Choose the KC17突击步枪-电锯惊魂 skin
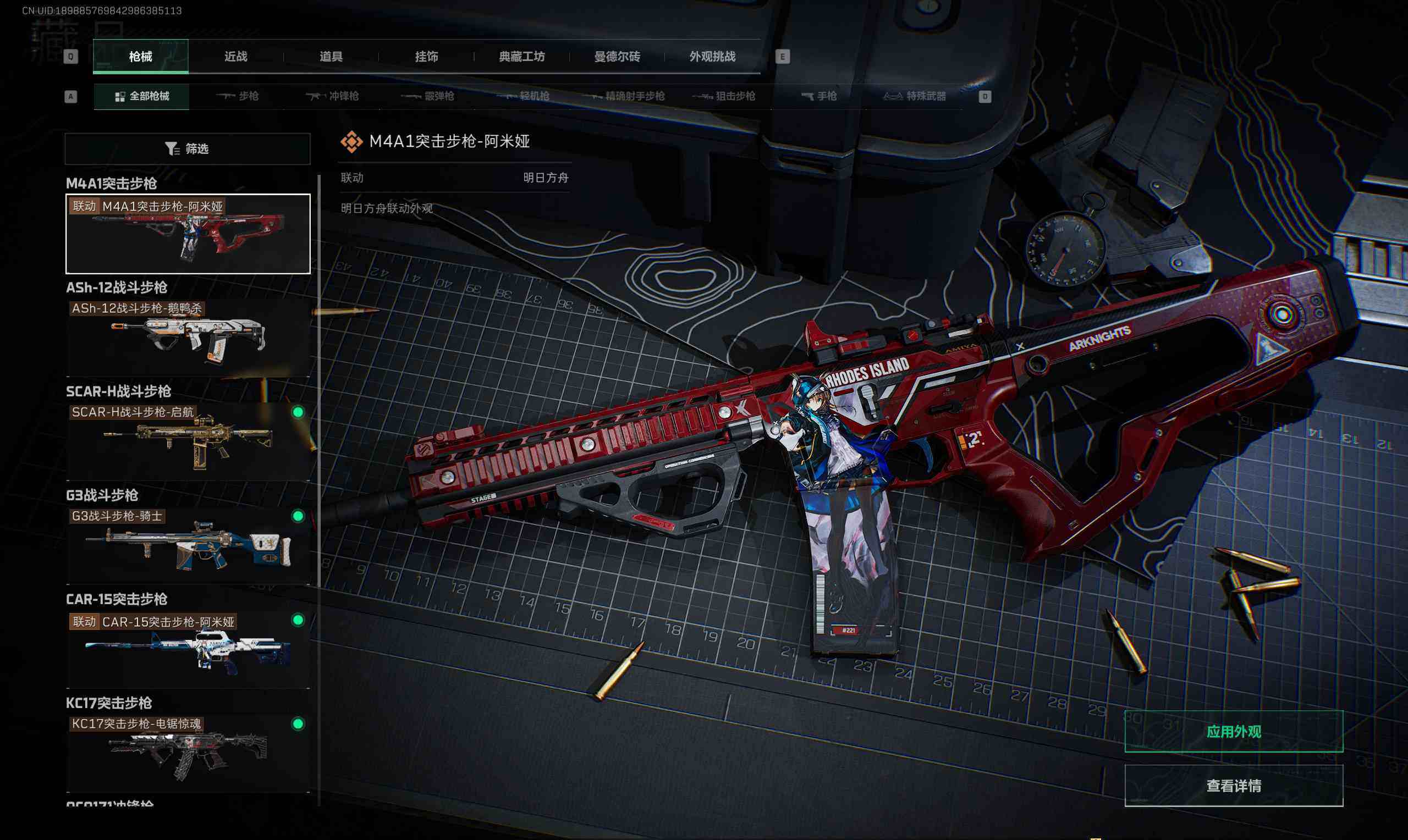This screenshot has height=840, width=1408. 188,753
